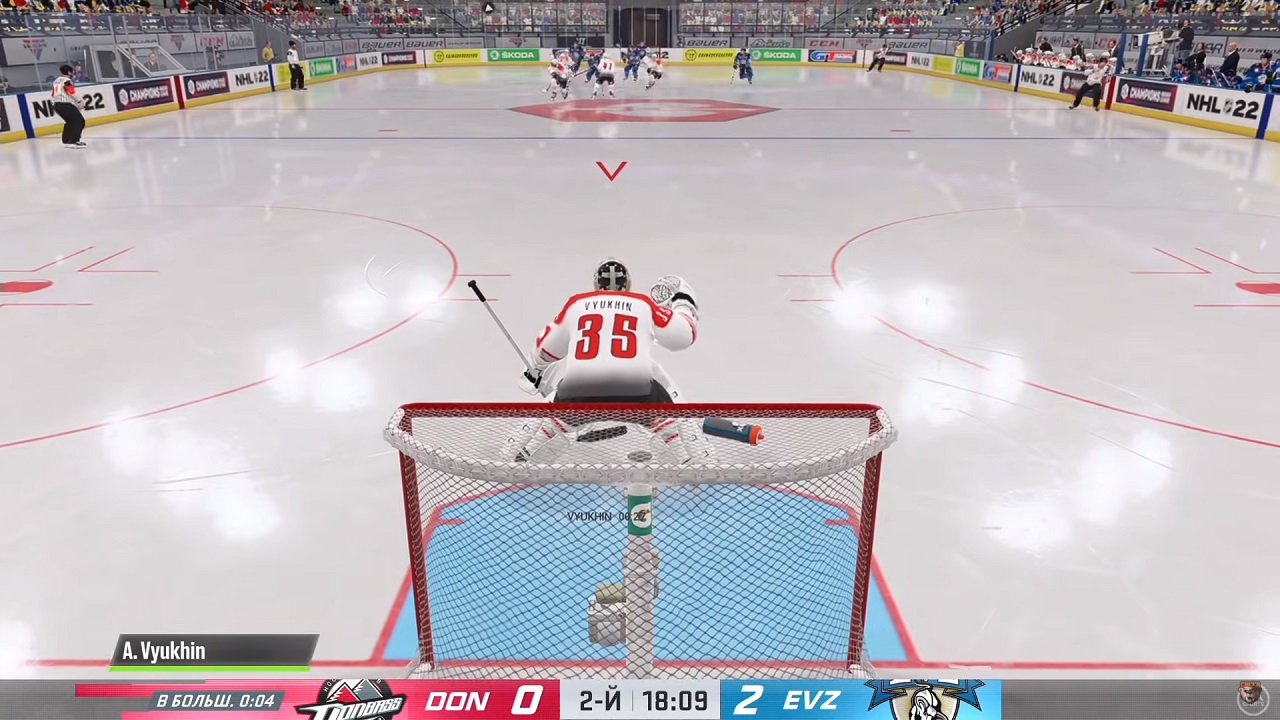Open the channel watermark icon in corner

click(x=1252, y=697)
